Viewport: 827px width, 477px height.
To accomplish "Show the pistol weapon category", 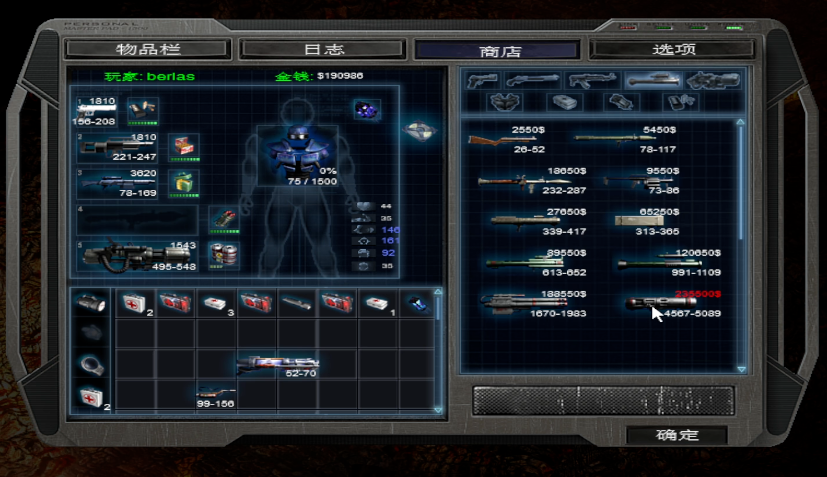I will point(482,80).
